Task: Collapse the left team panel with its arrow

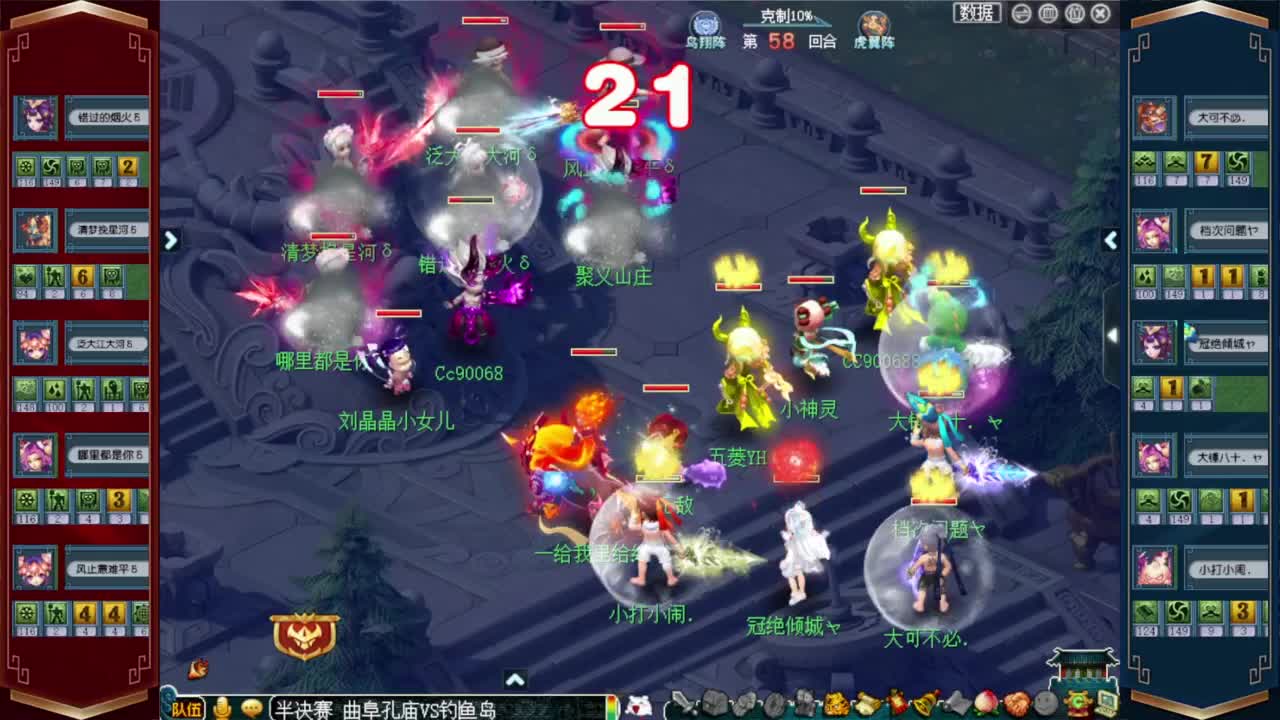Action: (x=170, y=241)
